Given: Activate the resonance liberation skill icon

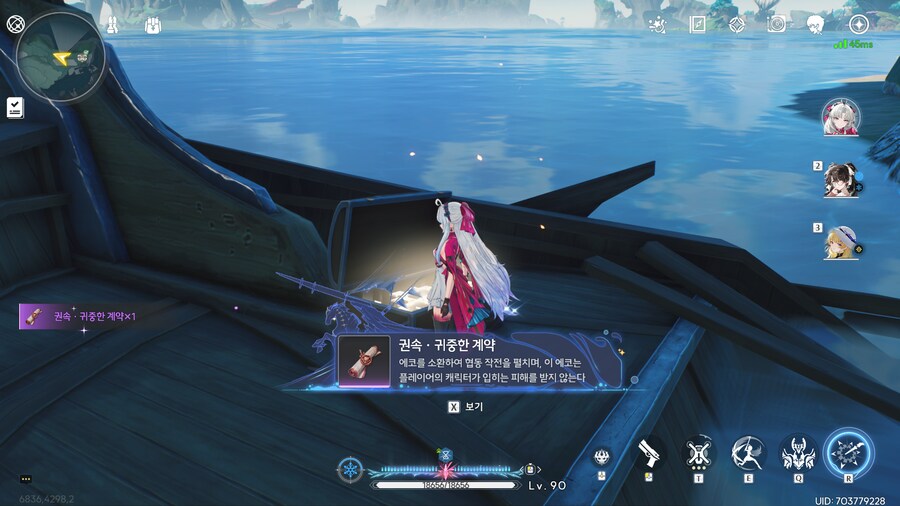Looking at the screenshot, I should [x=849, y=453].
